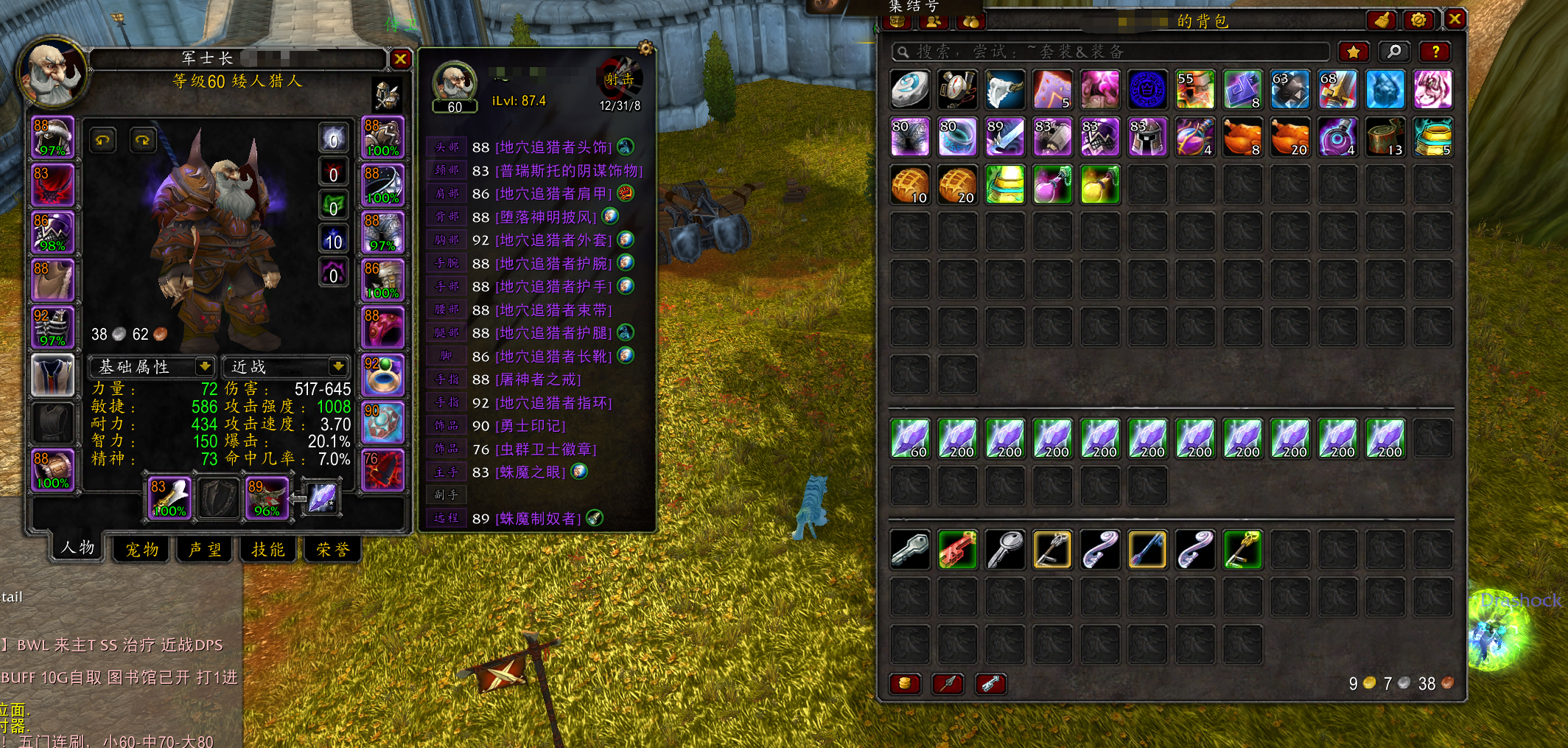Click the equipped ranged crossbow slot
1568x748 pixels.
click(x=267, y=498)
